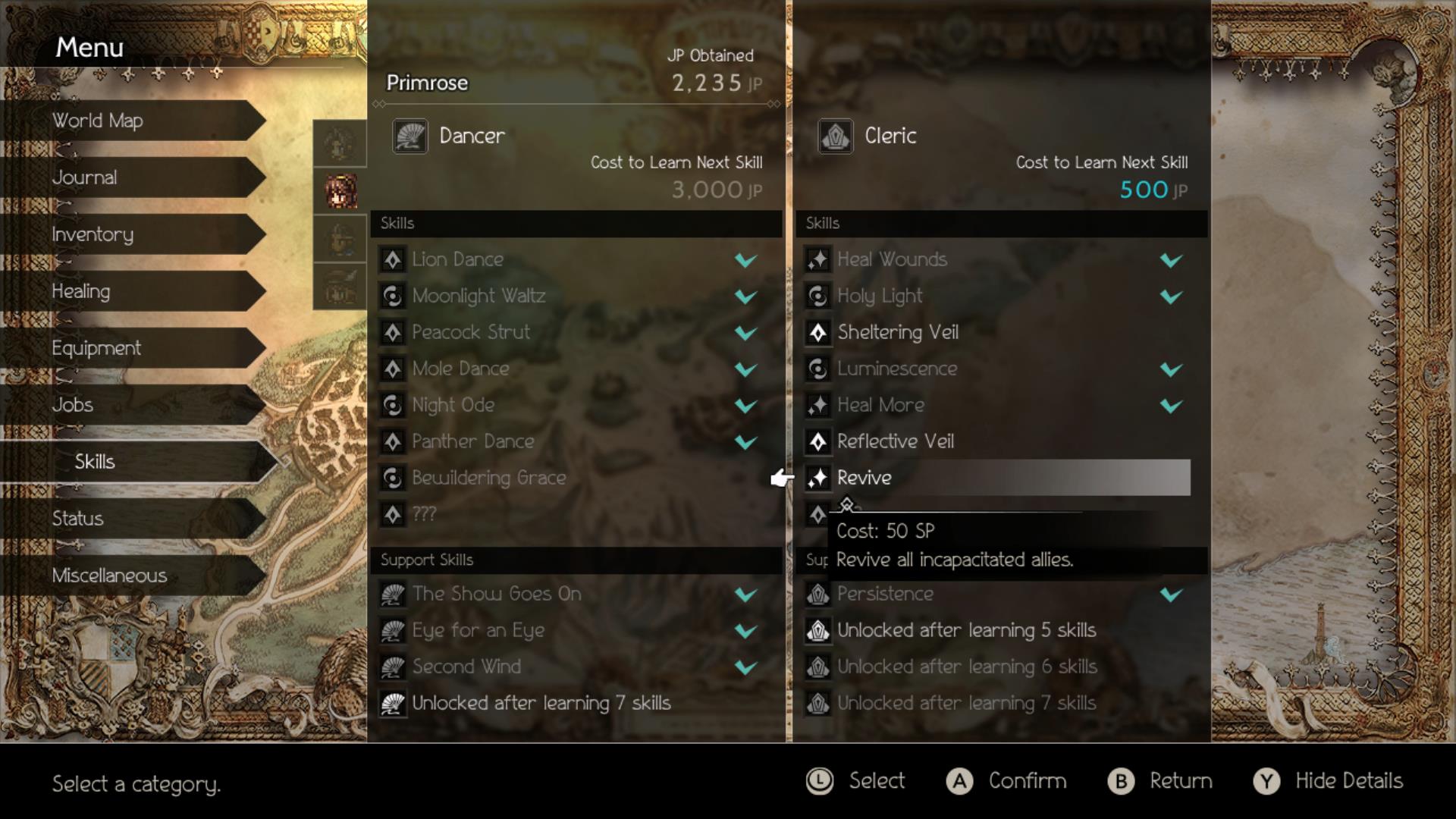Image resolution: width=1456 pixels, height=819 pixels.
Task: Expand the arrow next to Second Wind
Action: point(745,667)
